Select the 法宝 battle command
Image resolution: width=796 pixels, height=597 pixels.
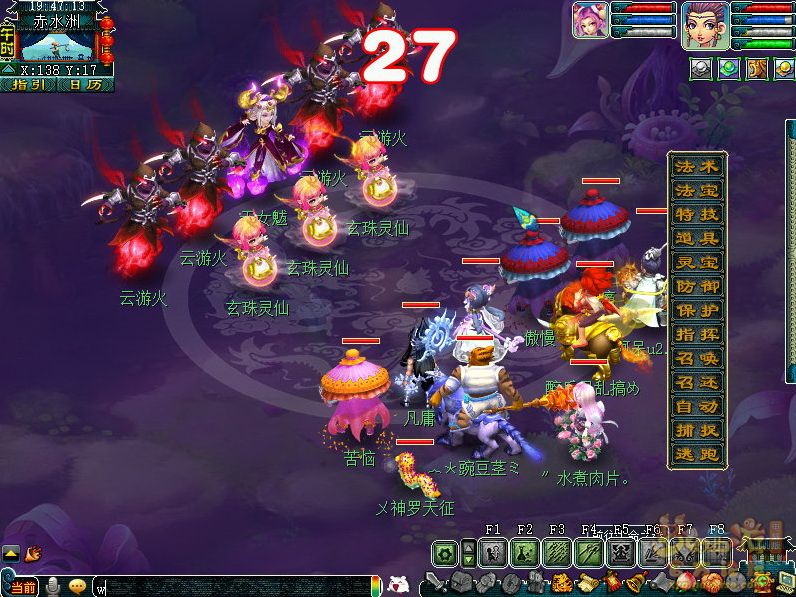coord(698,190)
